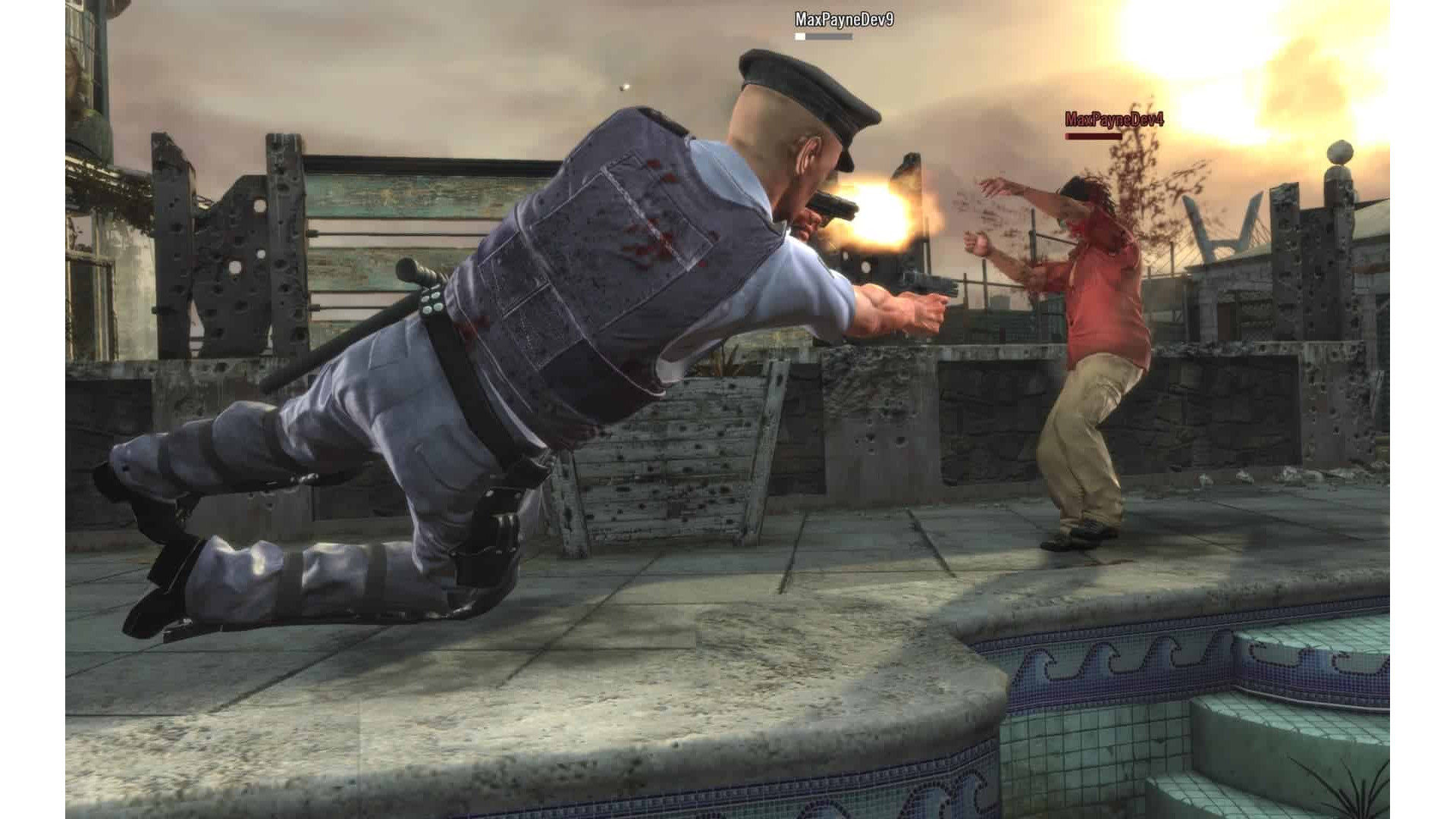Click the bullet casing in the air

pyautogui.click(x=624, y=85)
